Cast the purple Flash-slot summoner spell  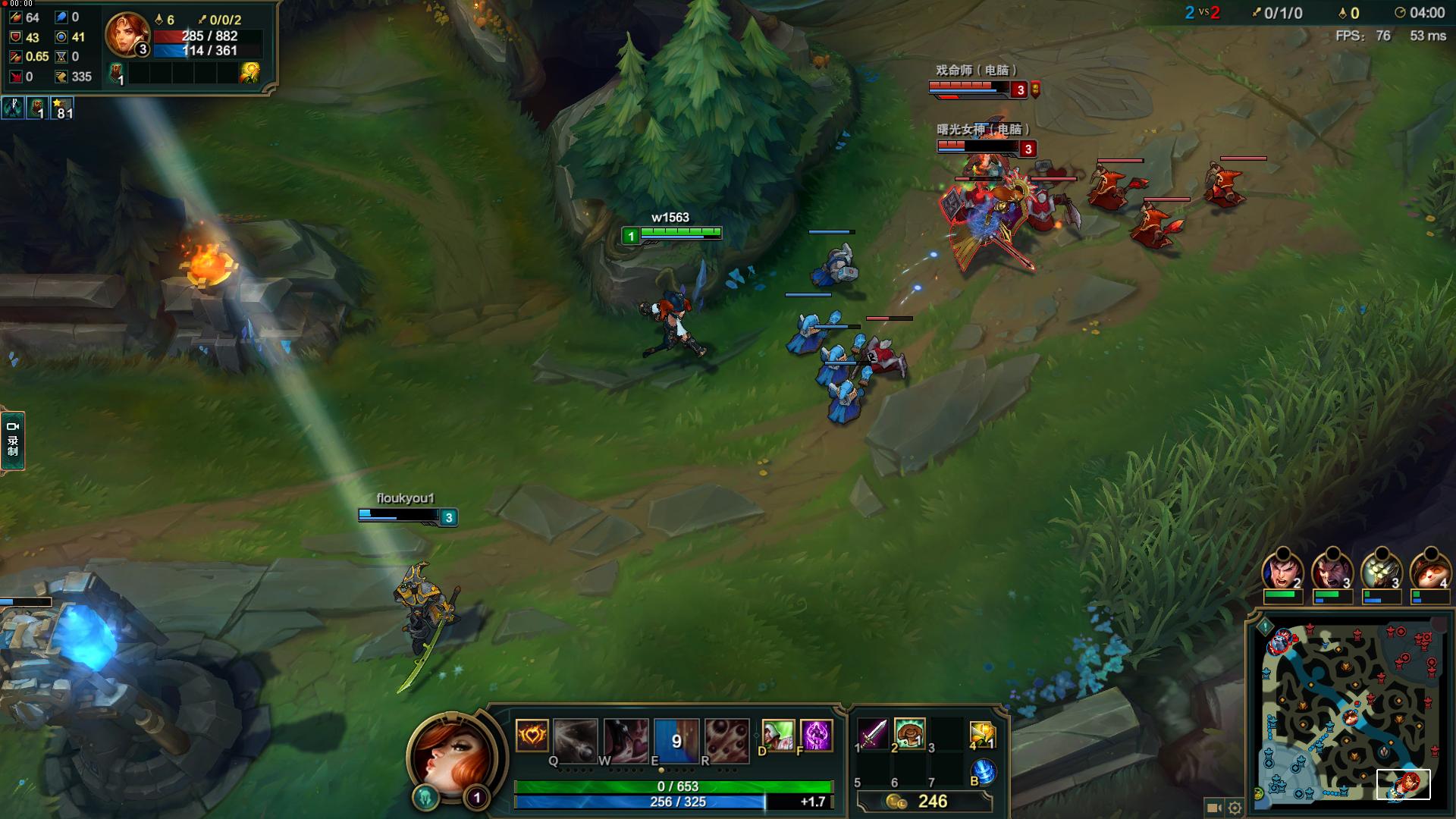coord(816,735)
